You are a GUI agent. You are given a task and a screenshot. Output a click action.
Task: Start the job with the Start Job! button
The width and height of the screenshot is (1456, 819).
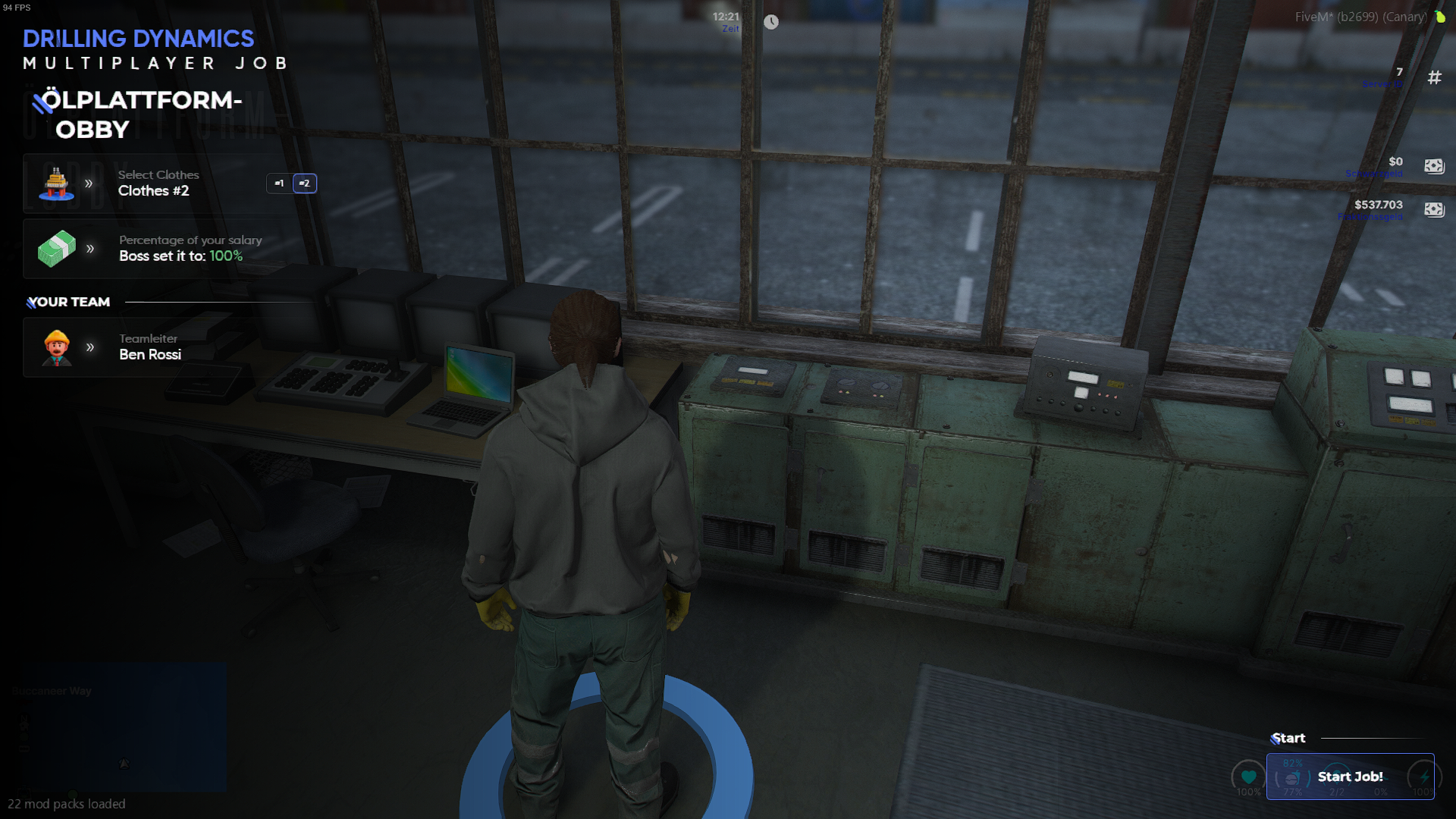point(1350,777)
